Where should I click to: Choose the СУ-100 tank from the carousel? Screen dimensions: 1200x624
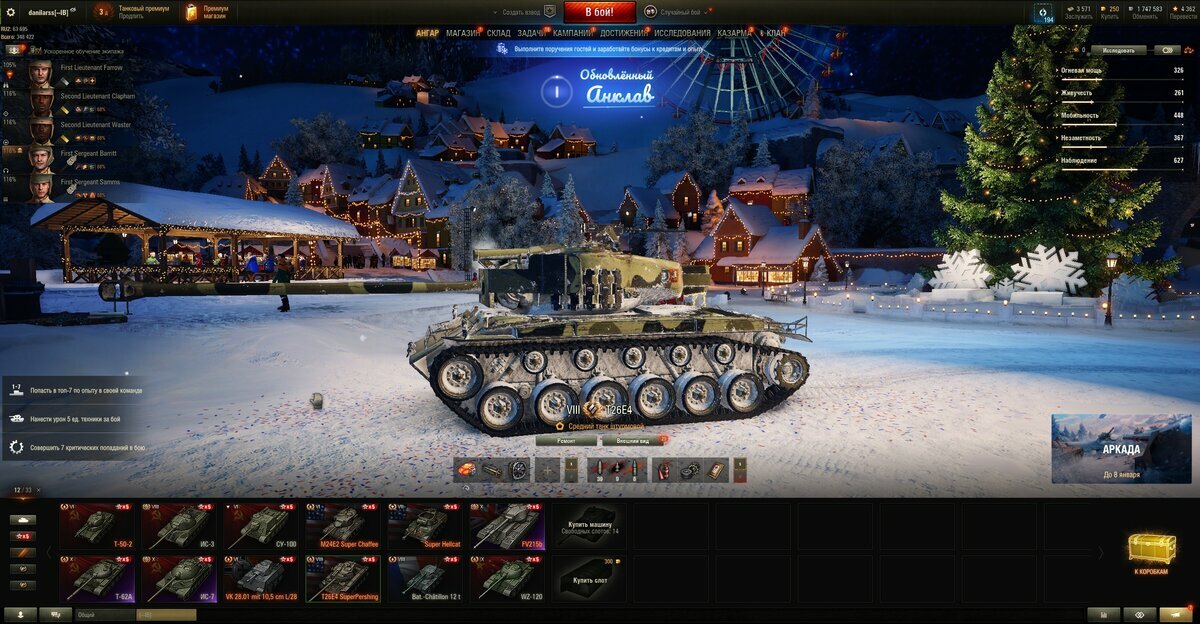(x=261, y=526)
